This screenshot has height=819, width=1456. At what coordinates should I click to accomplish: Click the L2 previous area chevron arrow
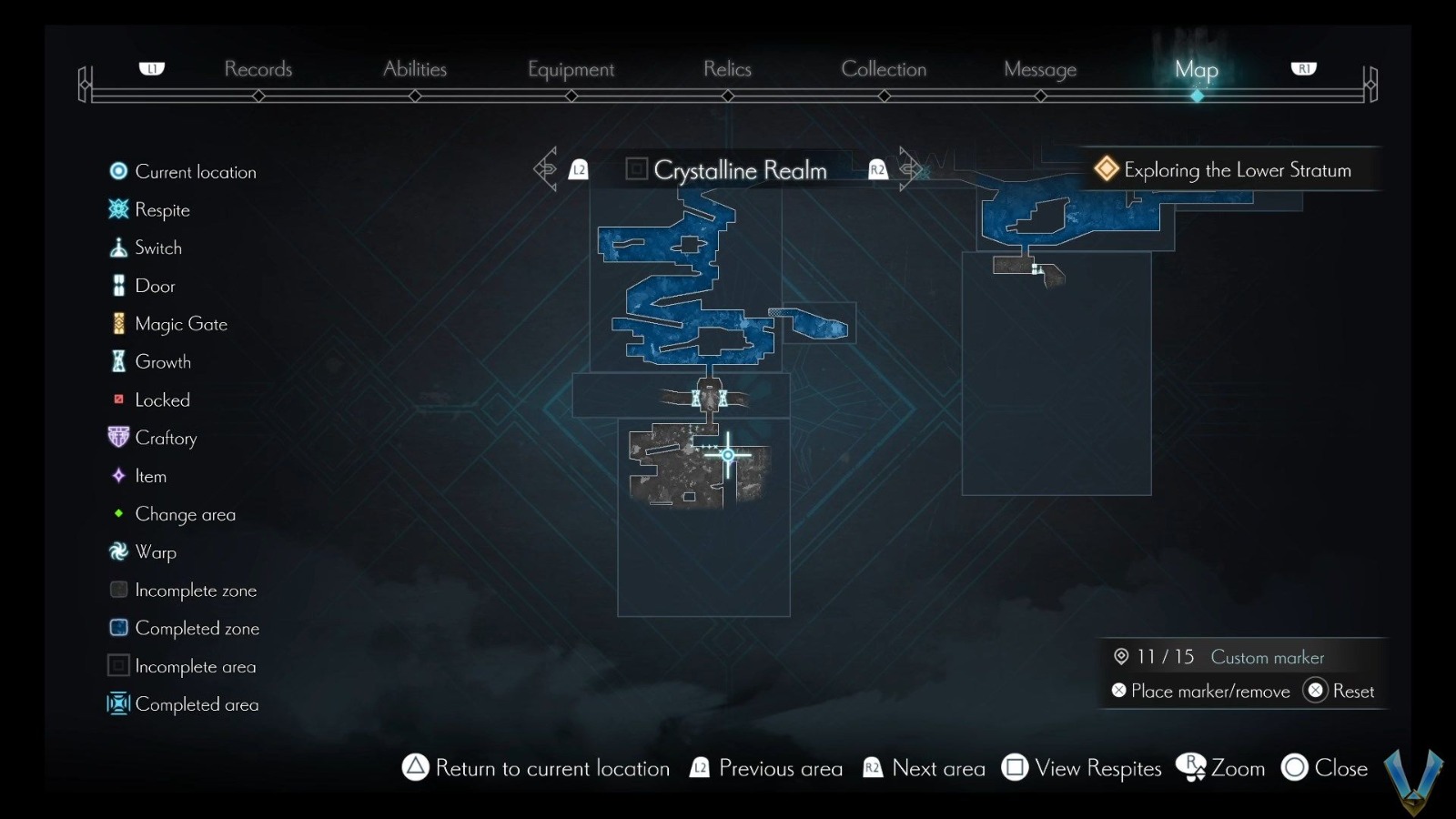click(x=546, y=168)
